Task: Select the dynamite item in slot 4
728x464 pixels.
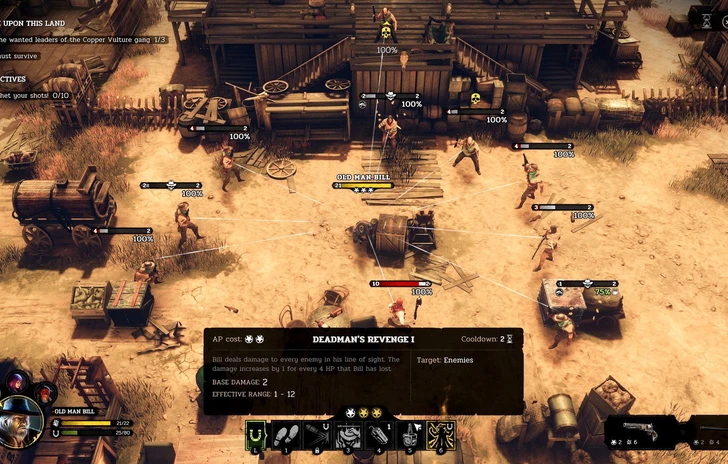Action: pos(381,434)
